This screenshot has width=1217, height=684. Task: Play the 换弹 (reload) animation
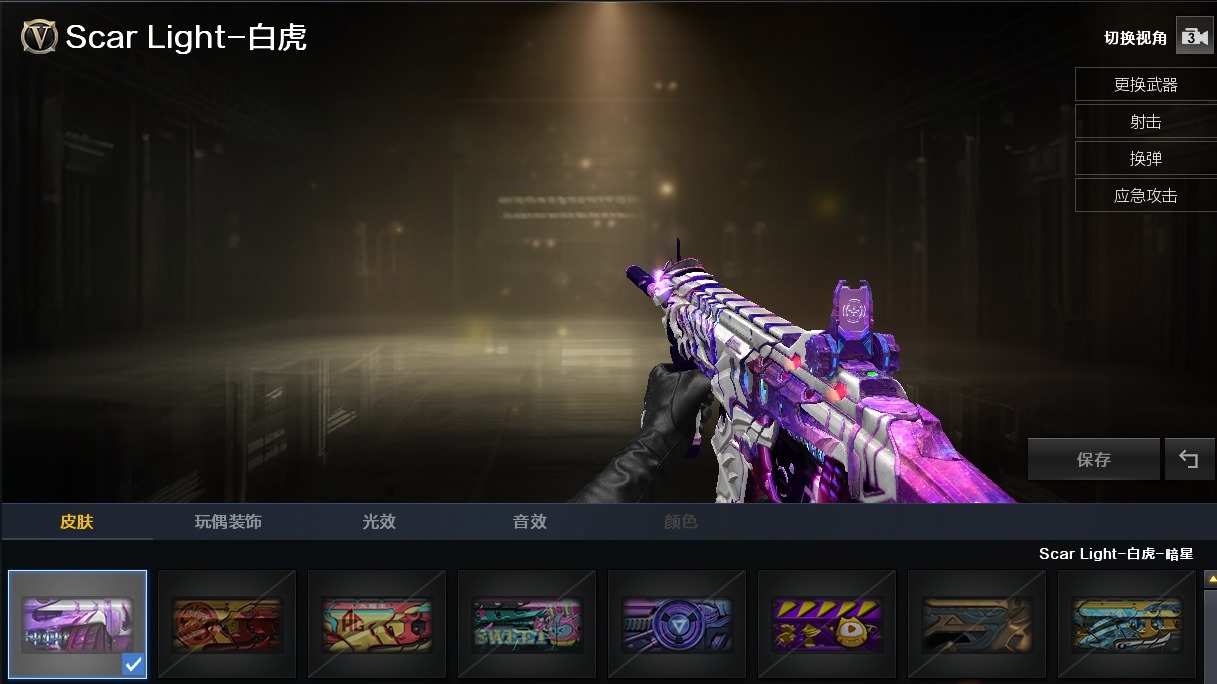1145,159
